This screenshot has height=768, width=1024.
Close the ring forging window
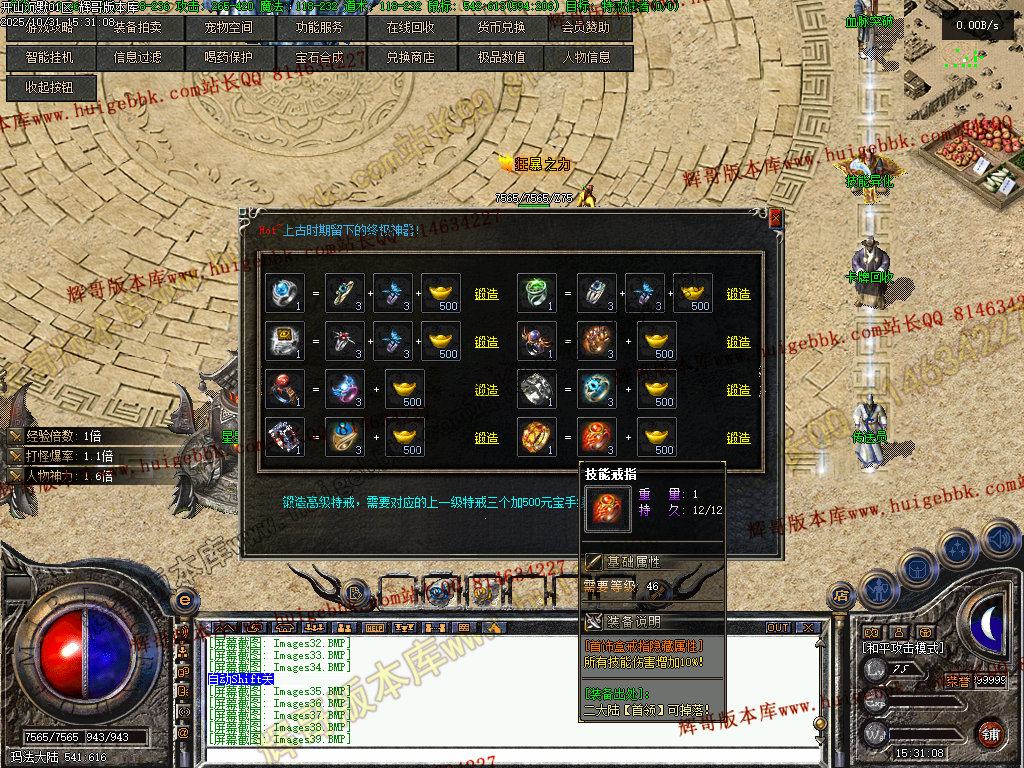(775, 218)
